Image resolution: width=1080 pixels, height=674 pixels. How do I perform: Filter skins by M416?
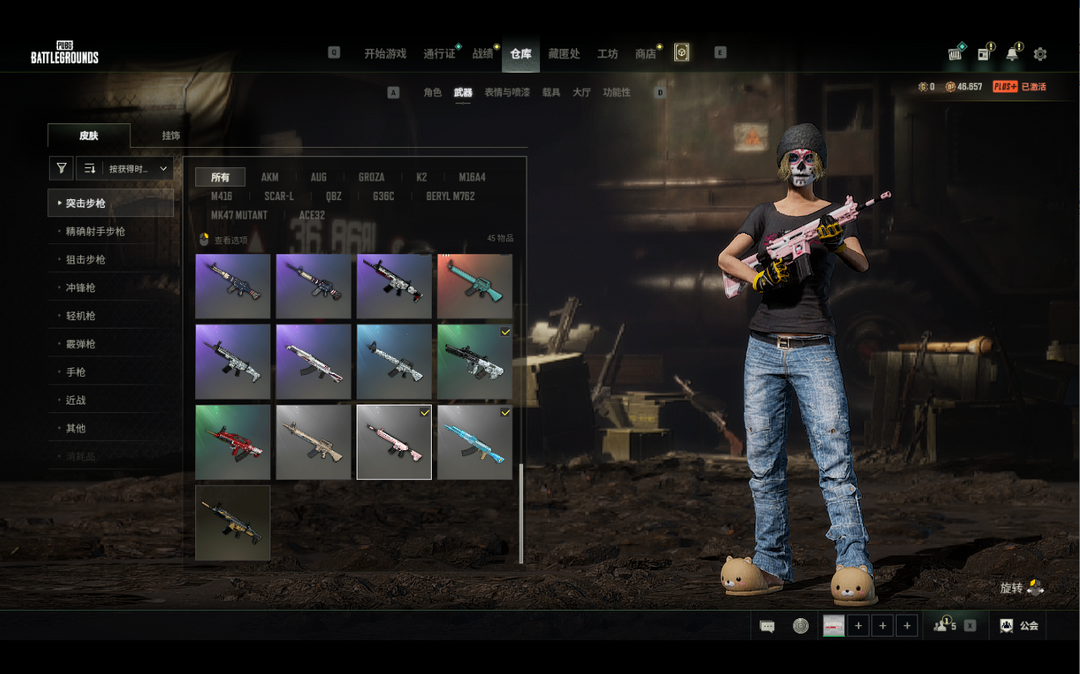point(222,197)
